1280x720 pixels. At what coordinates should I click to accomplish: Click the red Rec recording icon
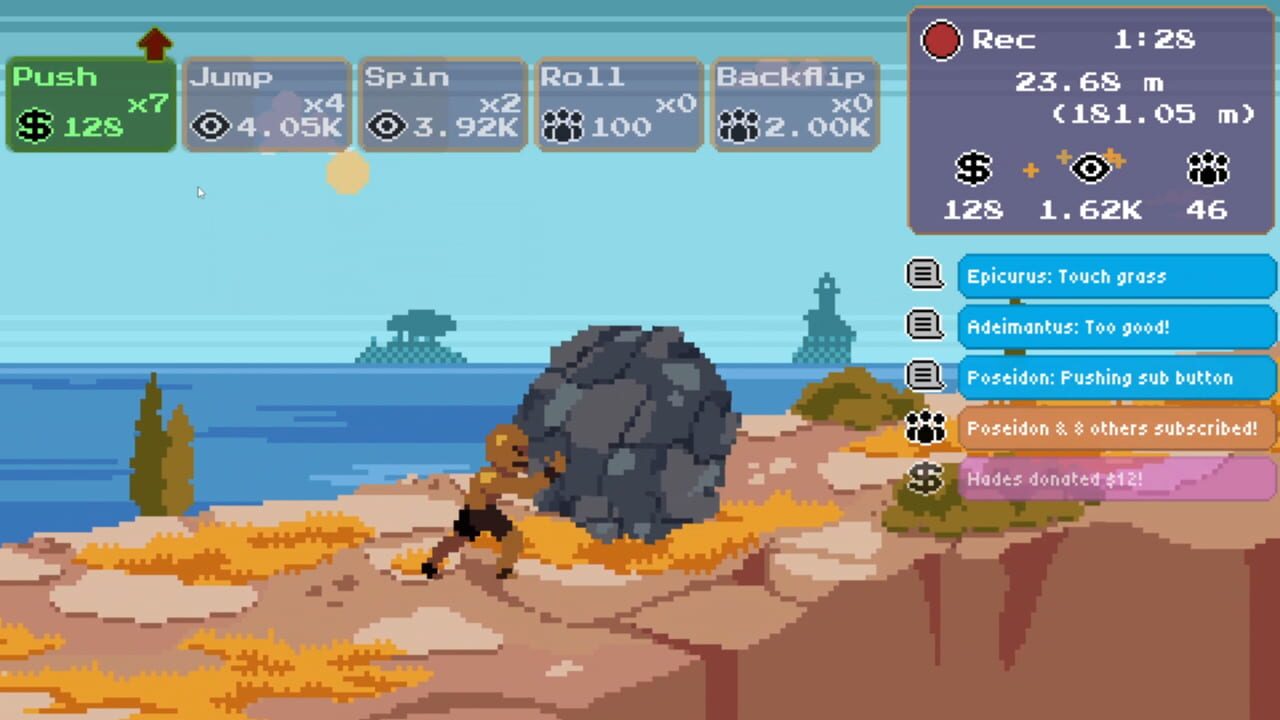point(941,40)
